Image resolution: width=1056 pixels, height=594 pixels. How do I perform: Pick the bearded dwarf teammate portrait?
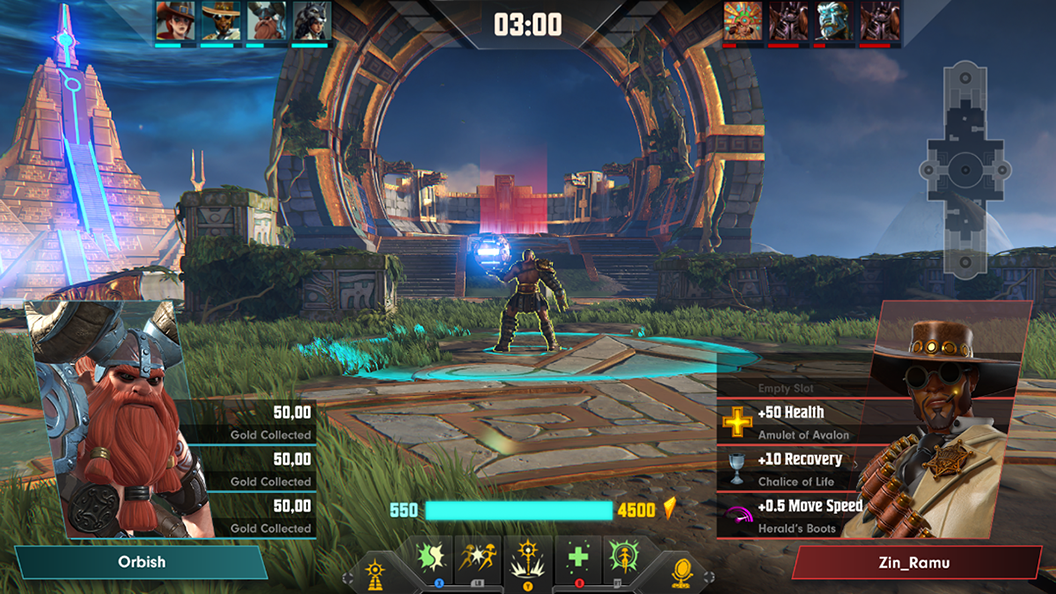point(265,21)
